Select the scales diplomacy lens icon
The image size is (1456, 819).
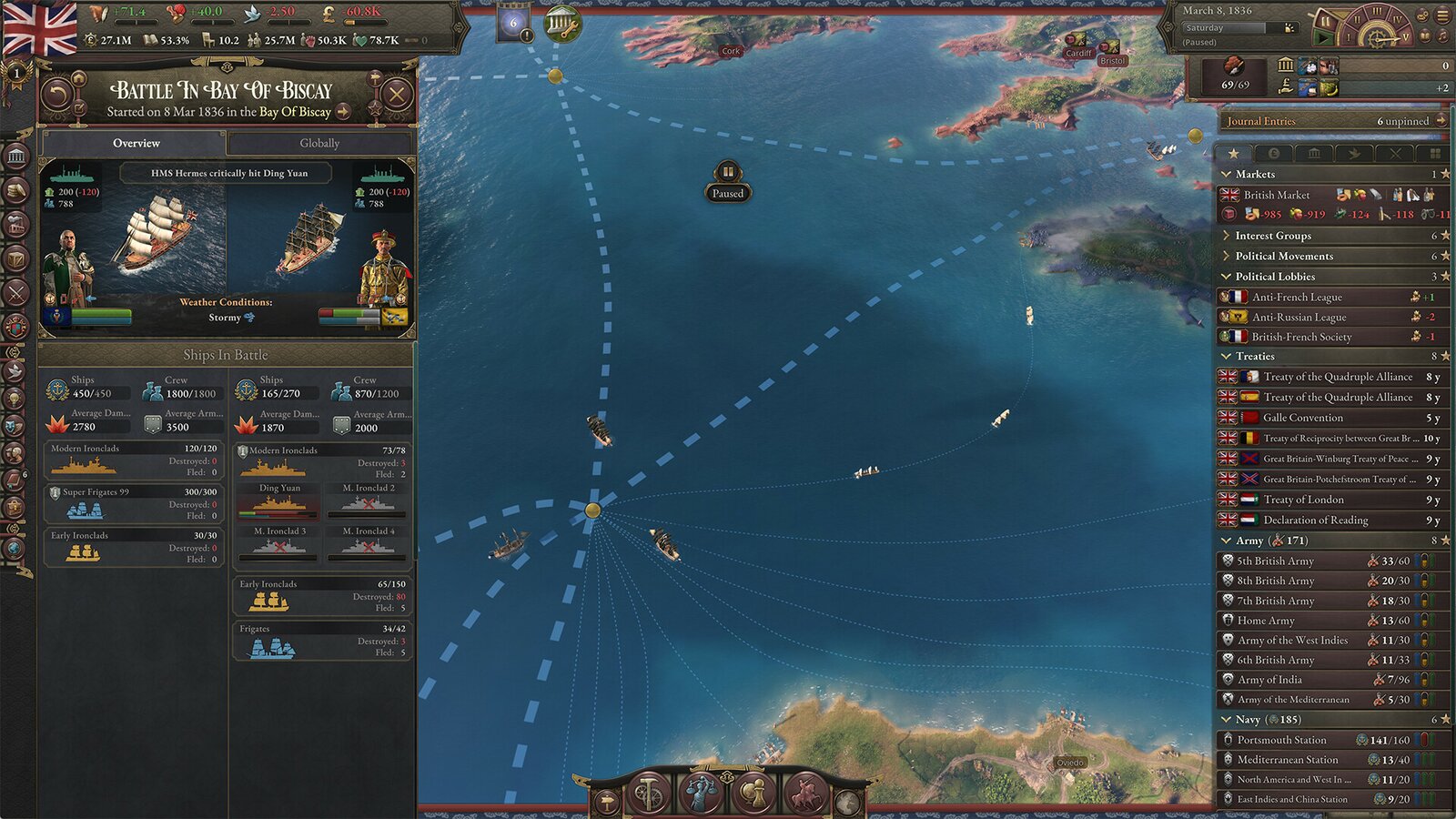(x=701, y=794)
